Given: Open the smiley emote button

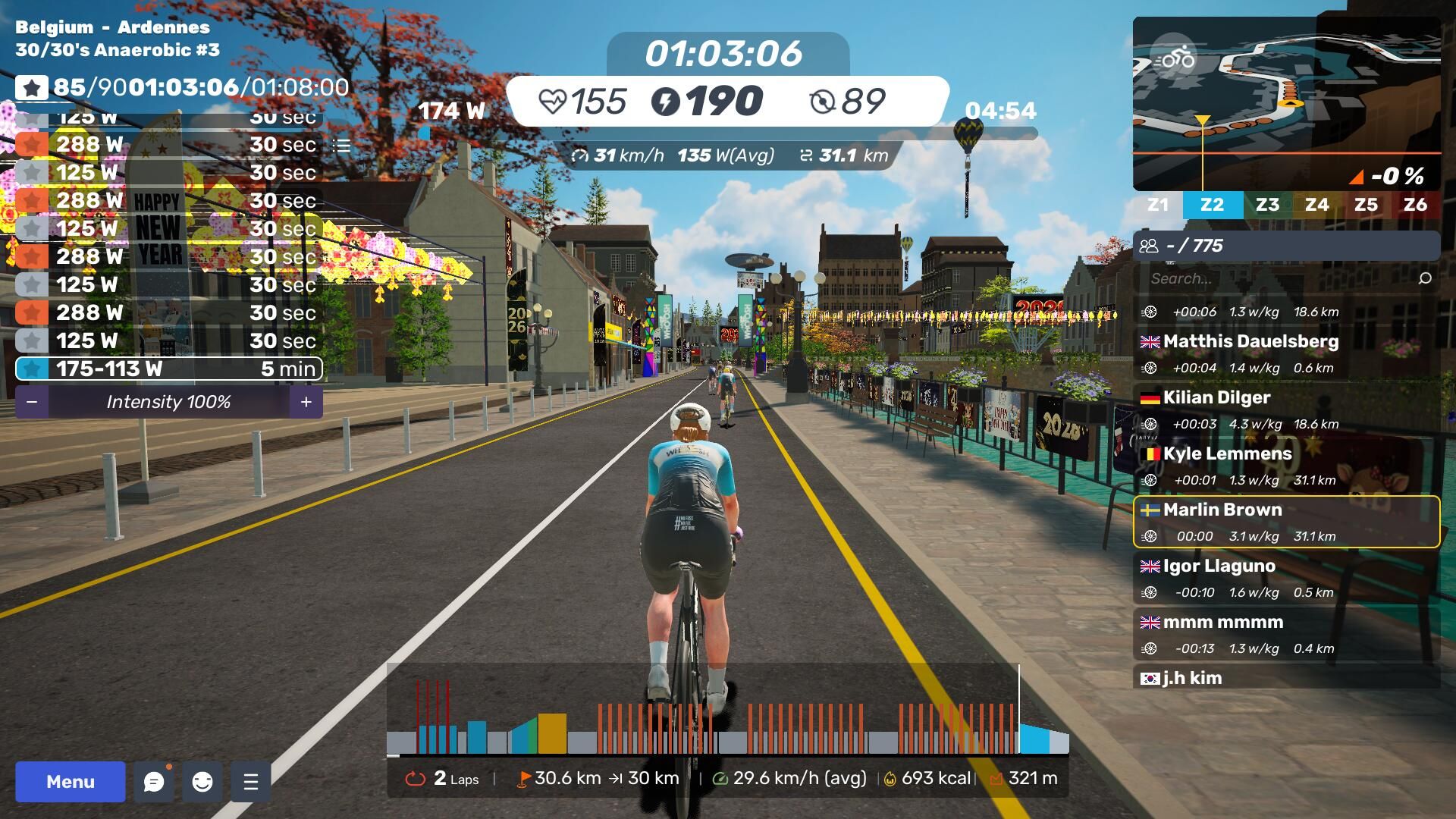Looking at the screenshot, I should (x=202, y=782).
